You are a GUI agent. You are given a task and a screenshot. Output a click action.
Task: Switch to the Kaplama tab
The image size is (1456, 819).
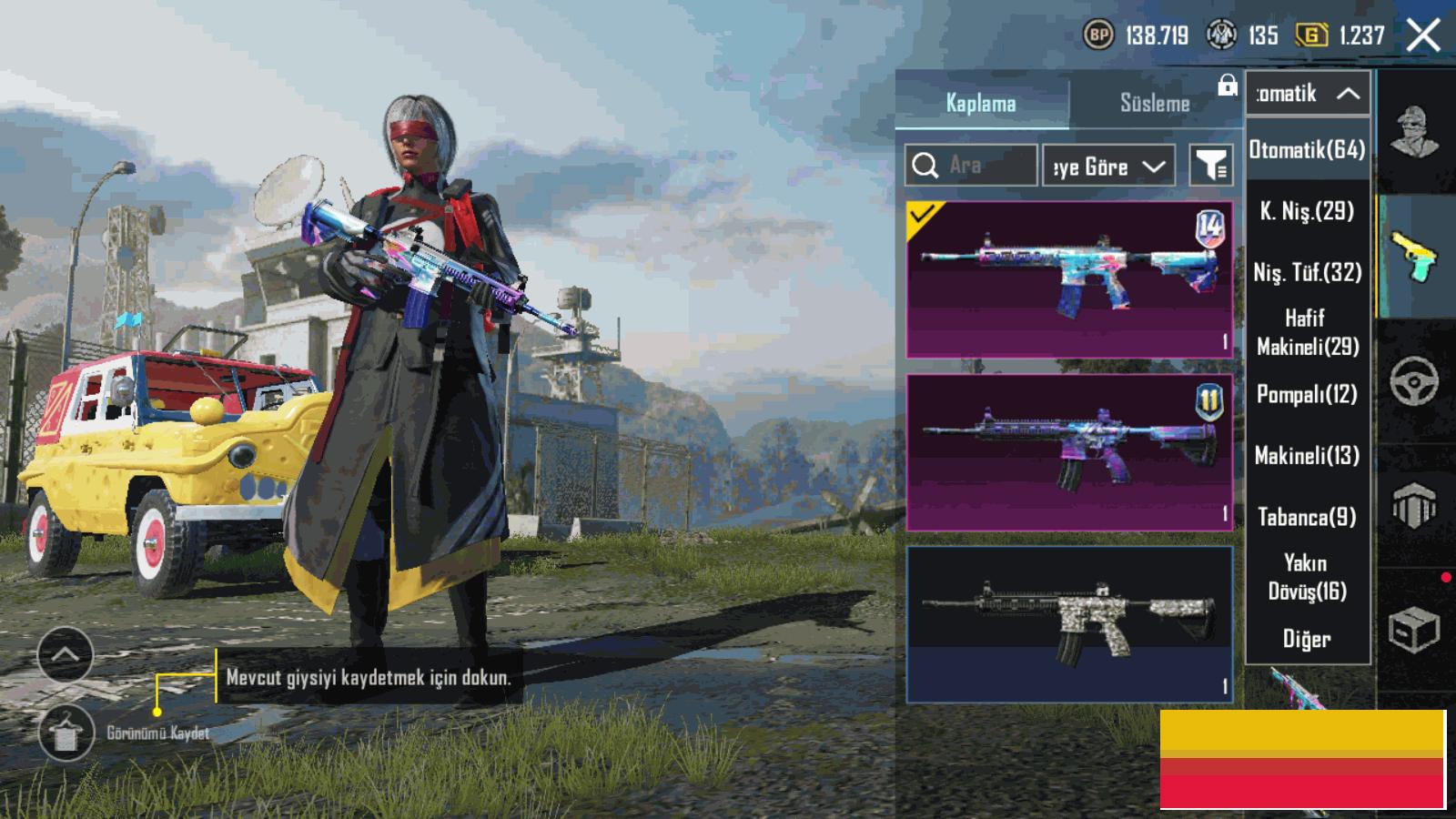(981, 103)
